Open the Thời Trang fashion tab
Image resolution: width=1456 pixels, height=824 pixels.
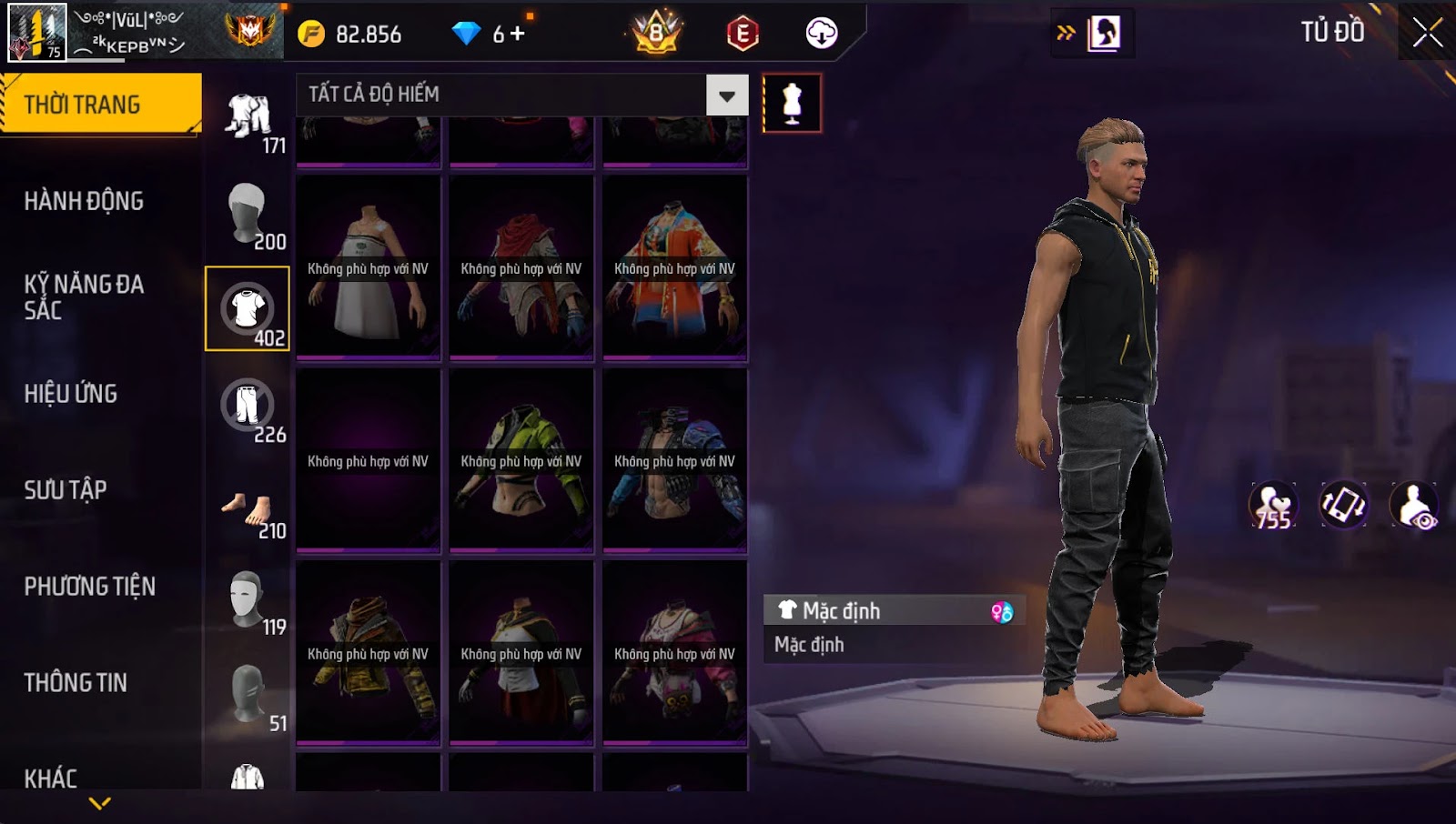coord(100,105)
